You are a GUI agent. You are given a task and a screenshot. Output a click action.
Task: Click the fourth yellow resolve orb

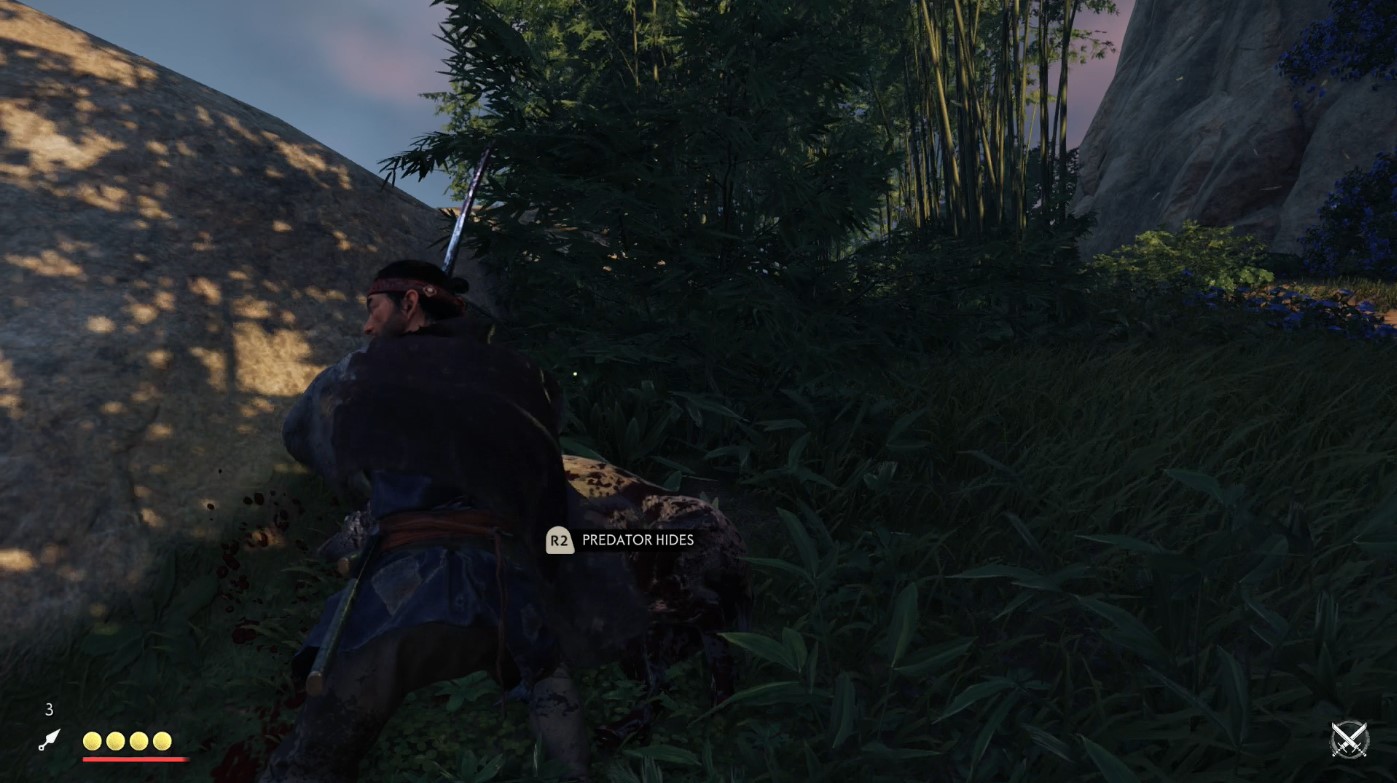(x=163, y=741)
